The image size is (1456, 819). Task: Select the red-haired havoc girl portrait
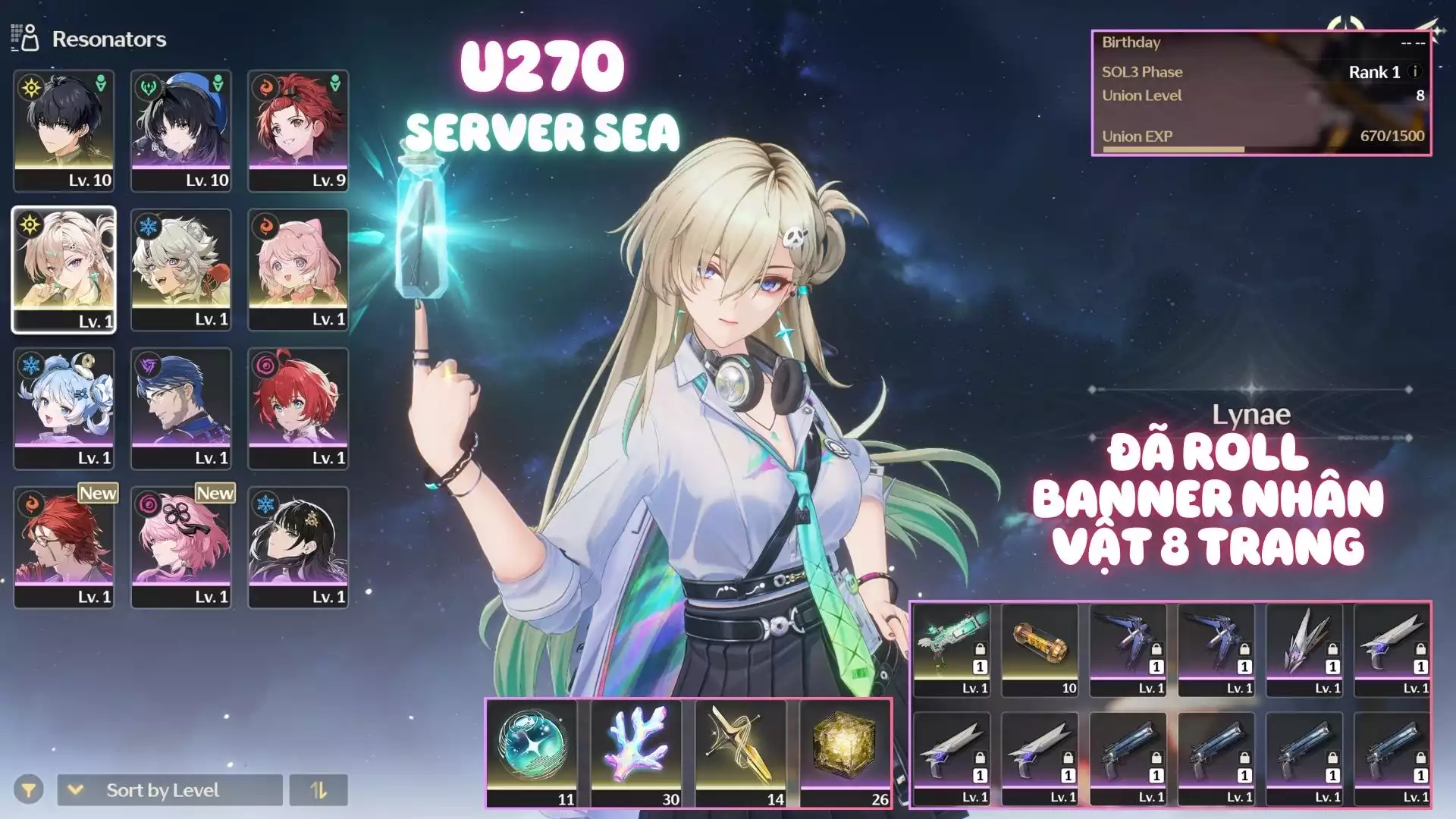298,408
